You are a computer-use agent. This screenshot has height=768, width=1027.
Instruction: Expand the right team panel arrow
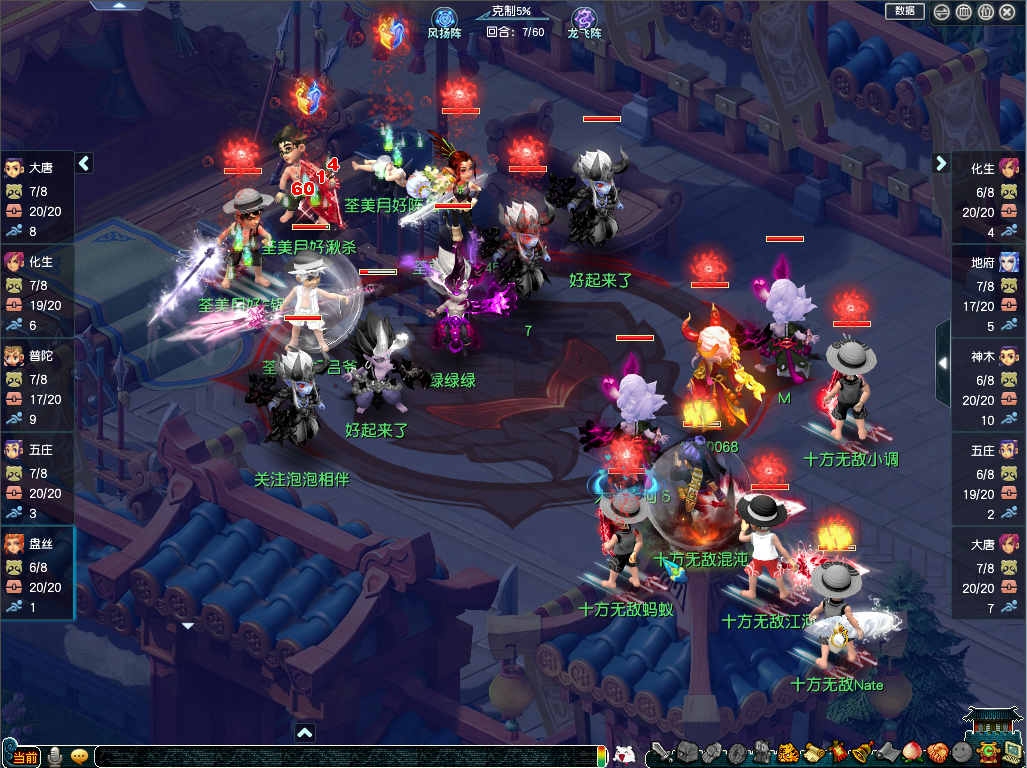pos(941,163)
